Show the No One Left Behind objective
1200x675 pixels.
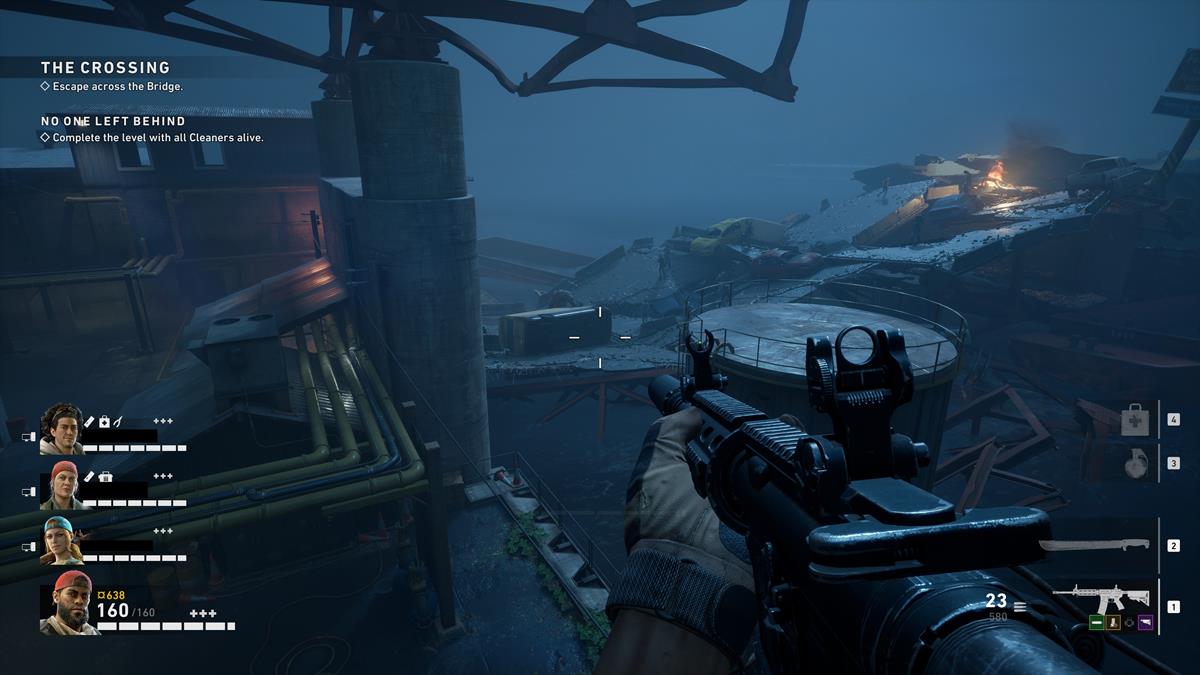[x=113, y=121]
